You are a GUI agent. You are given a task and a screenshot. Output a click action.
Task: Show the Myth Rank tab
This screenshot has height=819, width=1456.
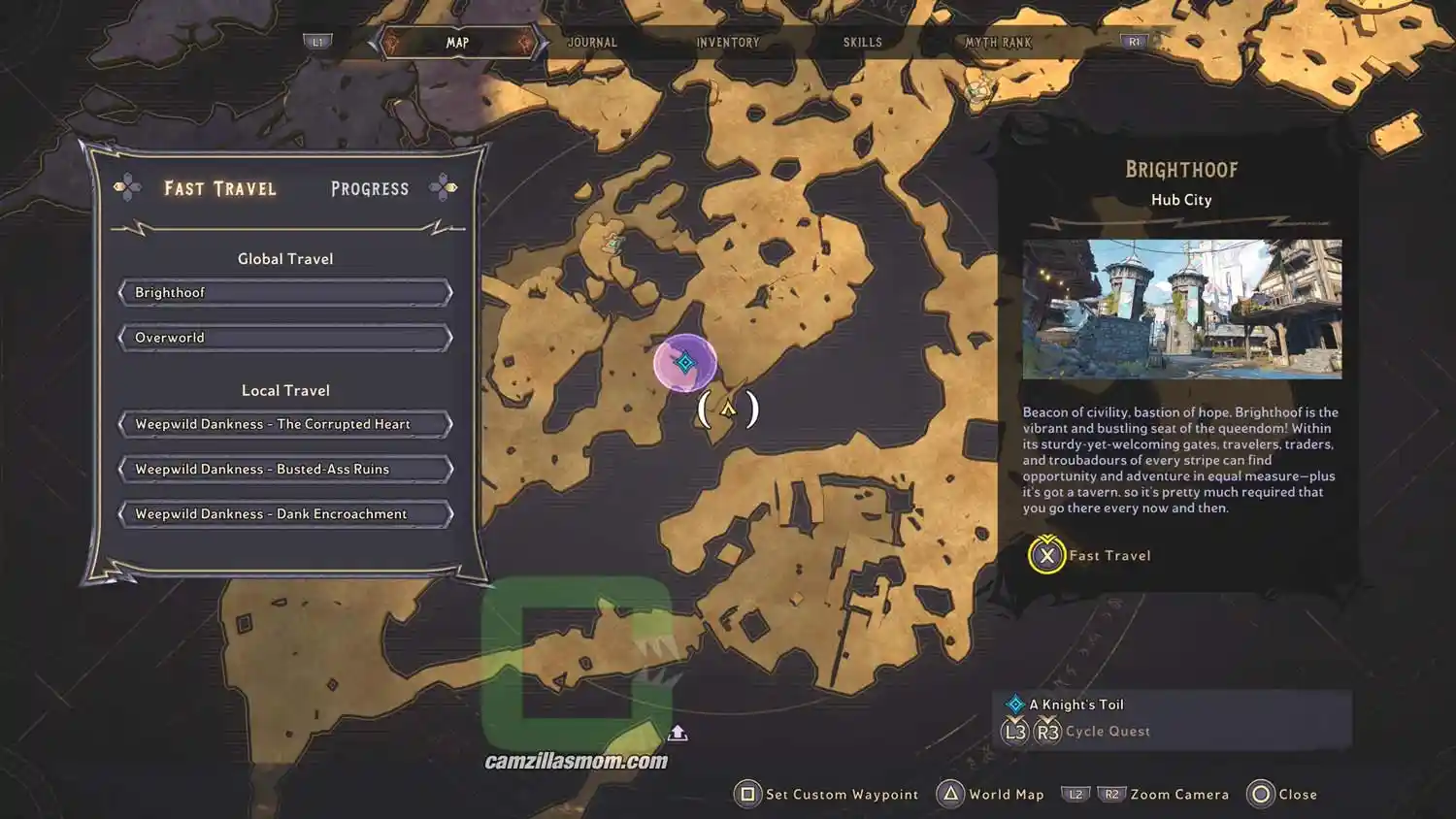(998, 43)
